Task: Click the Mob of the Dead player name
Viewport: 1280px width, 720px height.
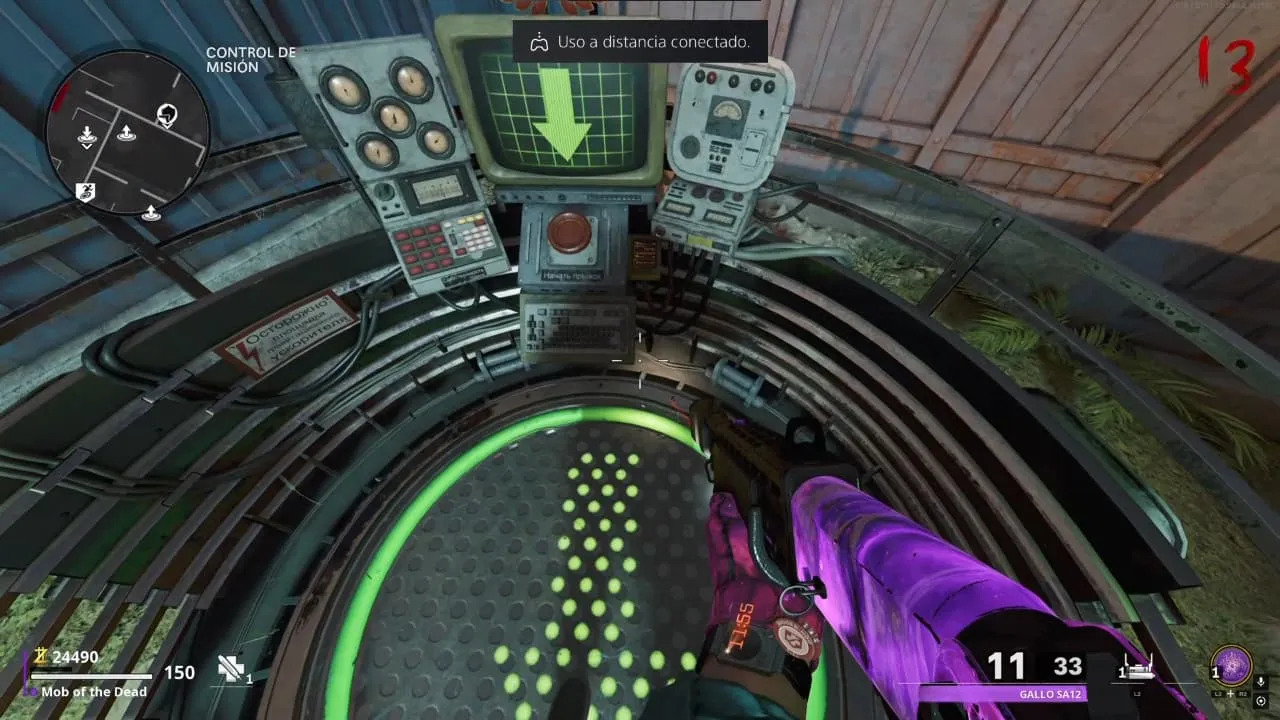Action: 94,692
